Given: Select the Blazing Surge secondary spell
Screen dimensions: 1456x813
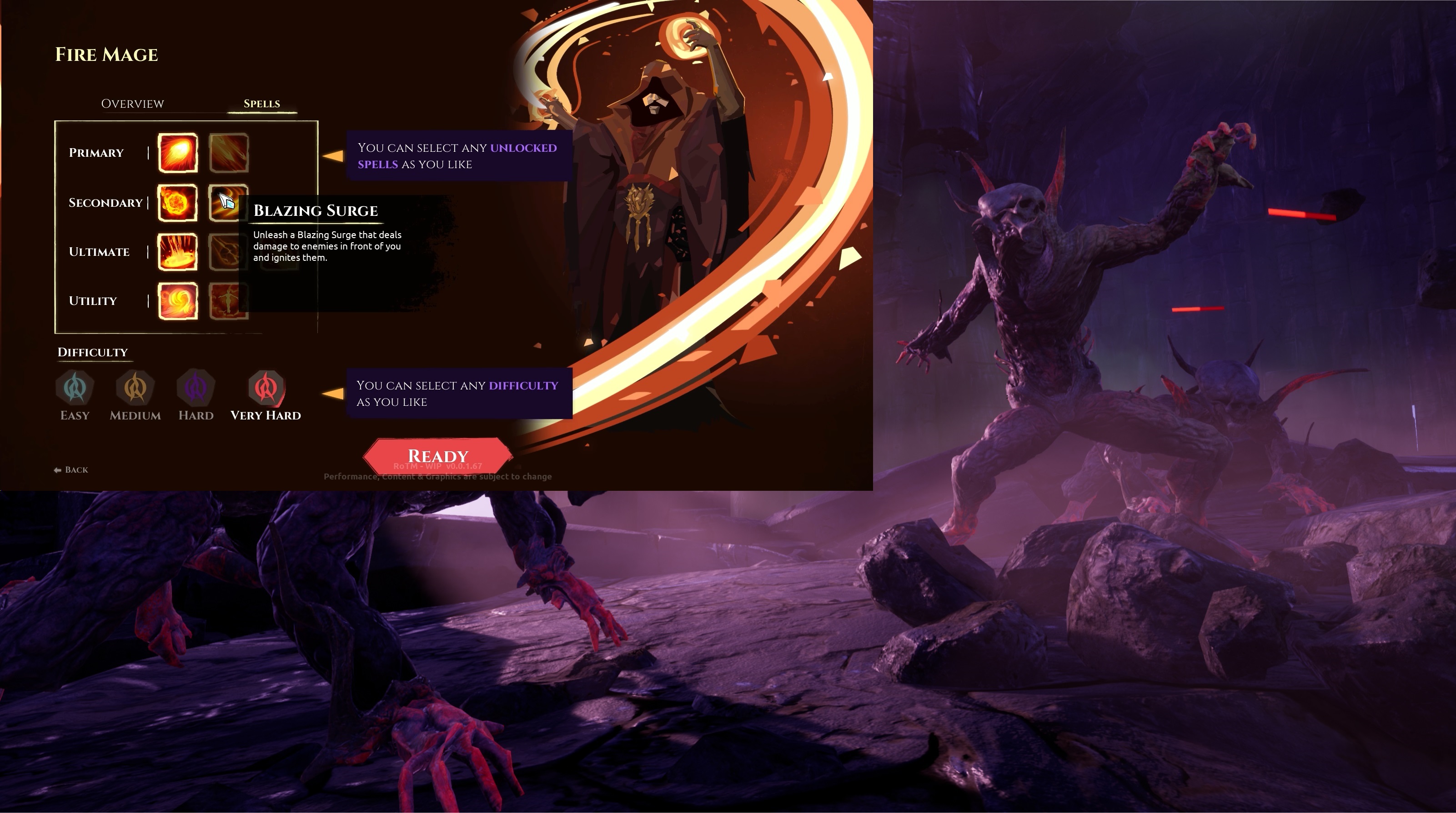Looking at the screenshot, I should pyautogui.click(x=228, y=203).
